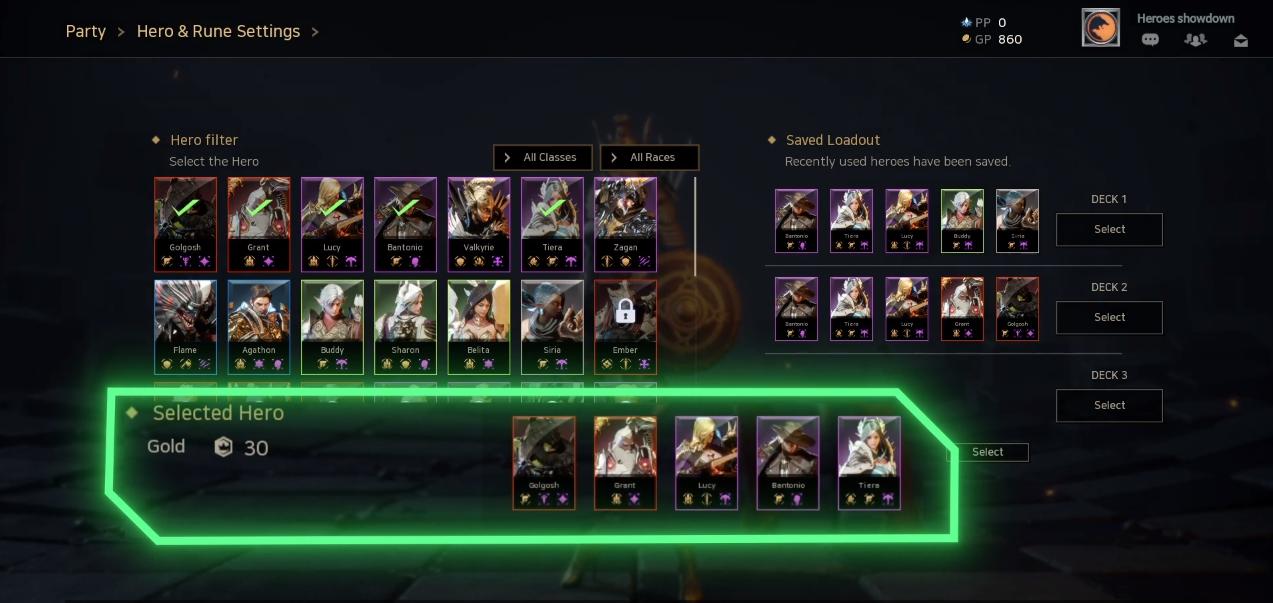This screenshot has width=1273, height=603.
Task: Open the All Races filter dropdown
Action: point(649,158)
